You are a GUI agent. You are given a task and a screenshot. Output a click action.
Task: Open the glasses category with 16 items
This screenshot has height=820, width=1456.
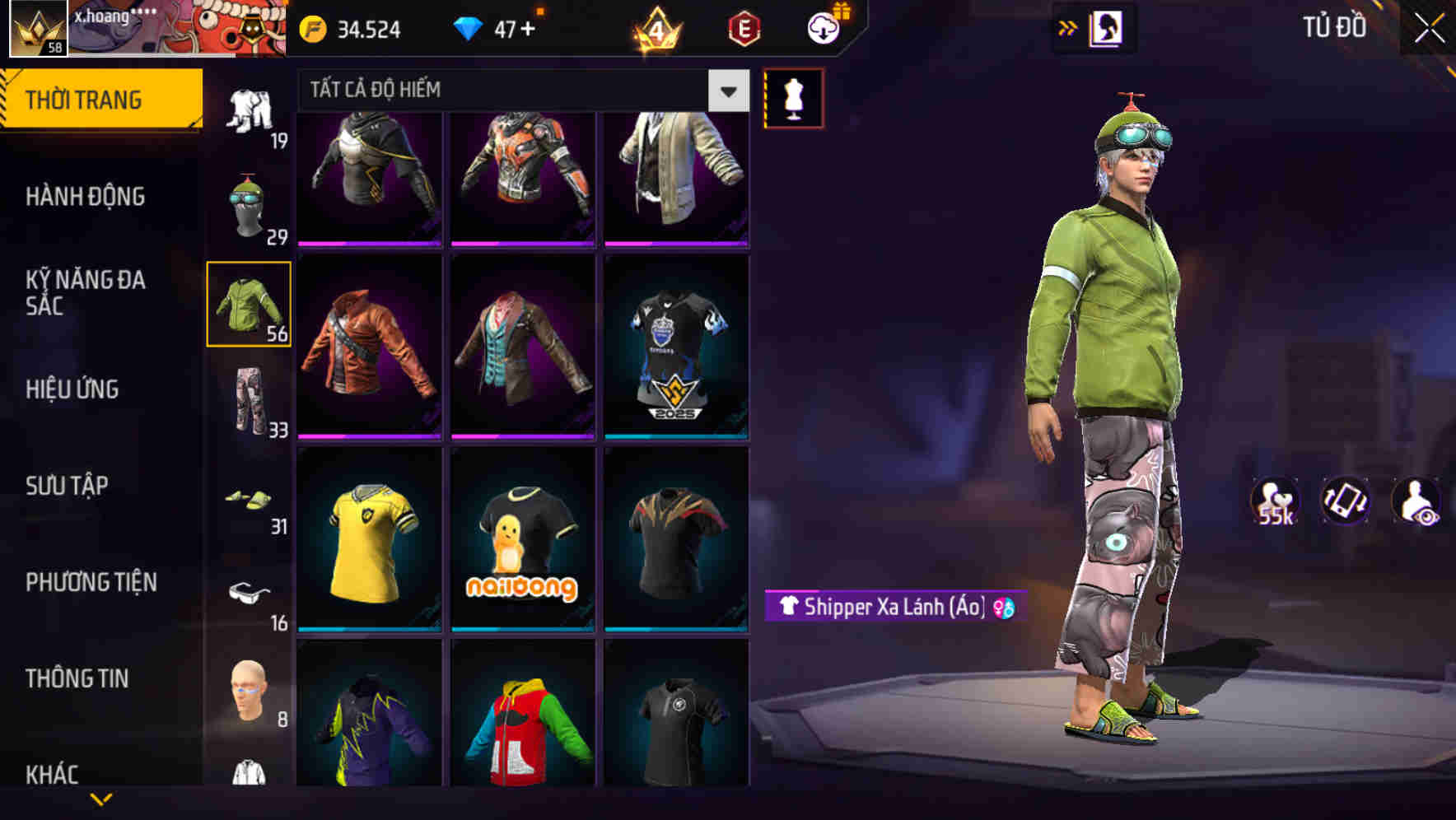[250, 597]
